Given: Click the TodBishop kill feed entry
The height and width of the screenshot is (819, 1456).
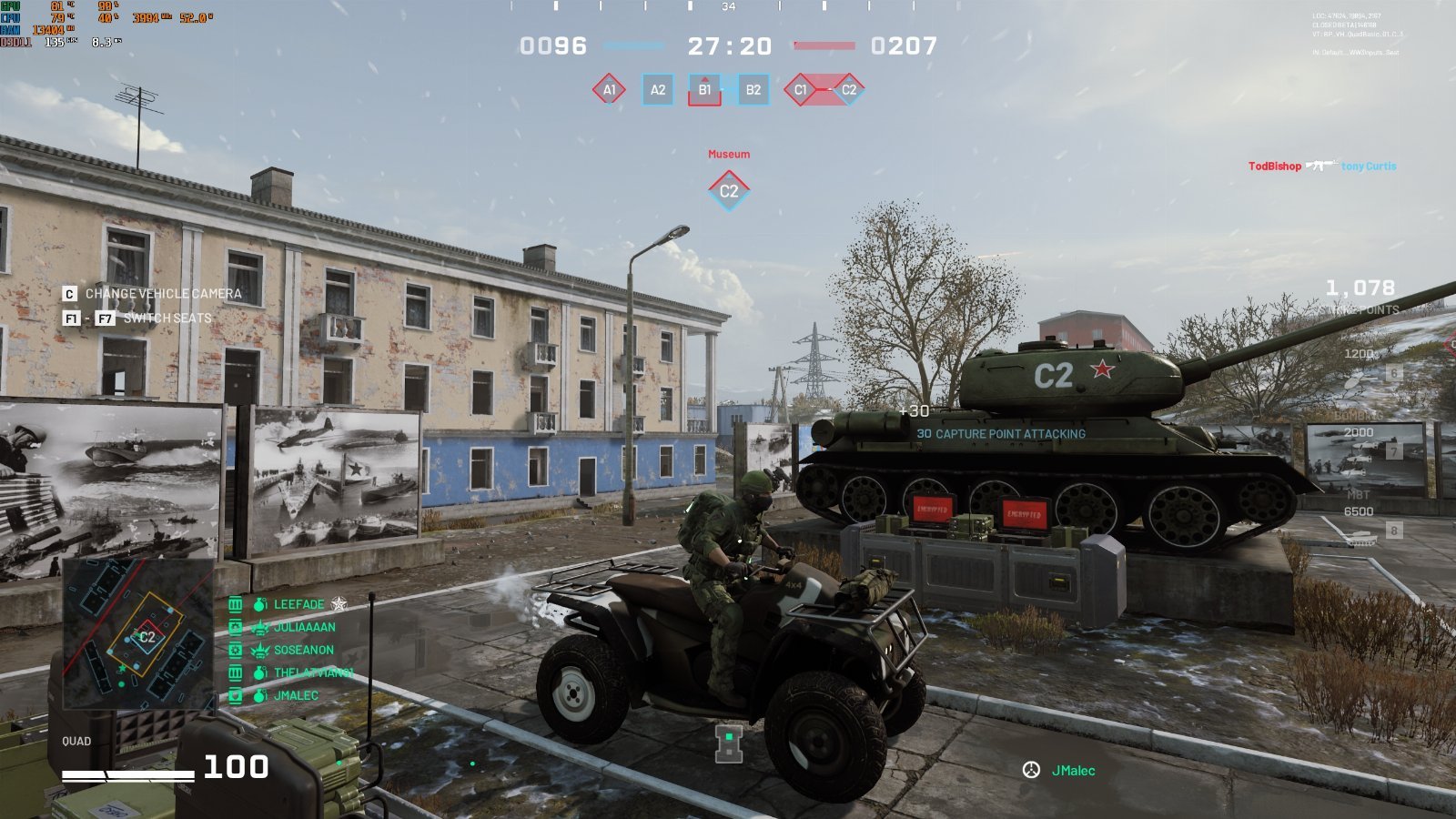Looking at the screenshot, I should (x=1274, y=167).
